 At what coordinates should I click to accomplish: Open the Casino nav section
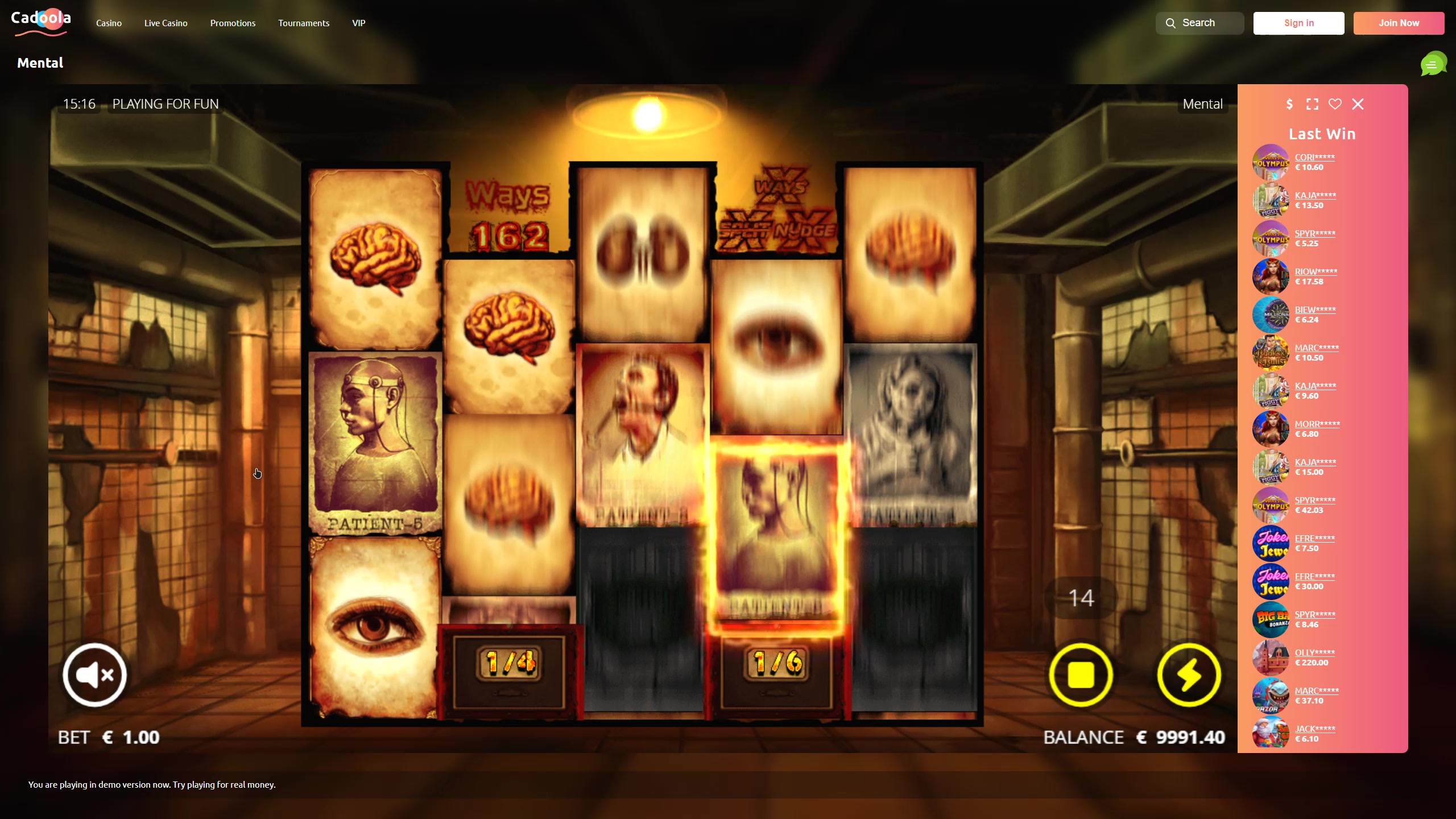point(109,23)
